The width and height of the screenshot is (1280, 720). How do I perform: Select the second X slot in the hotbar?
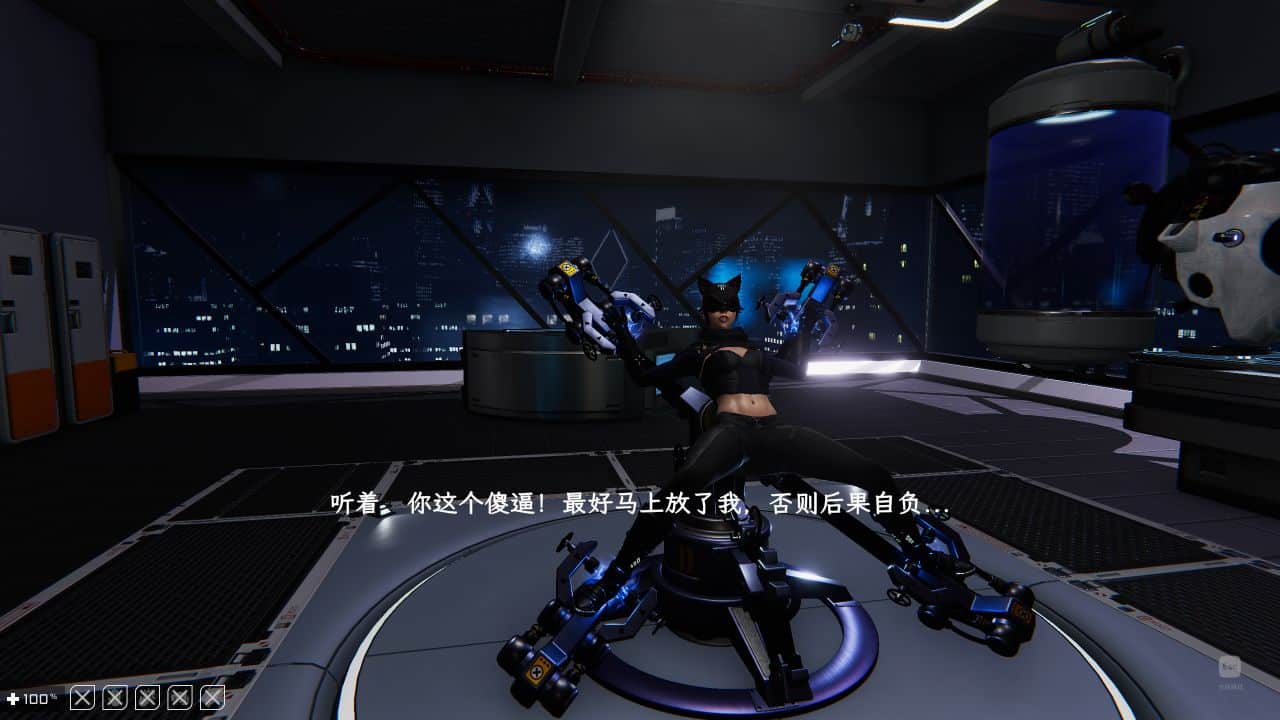pos(113,696)
